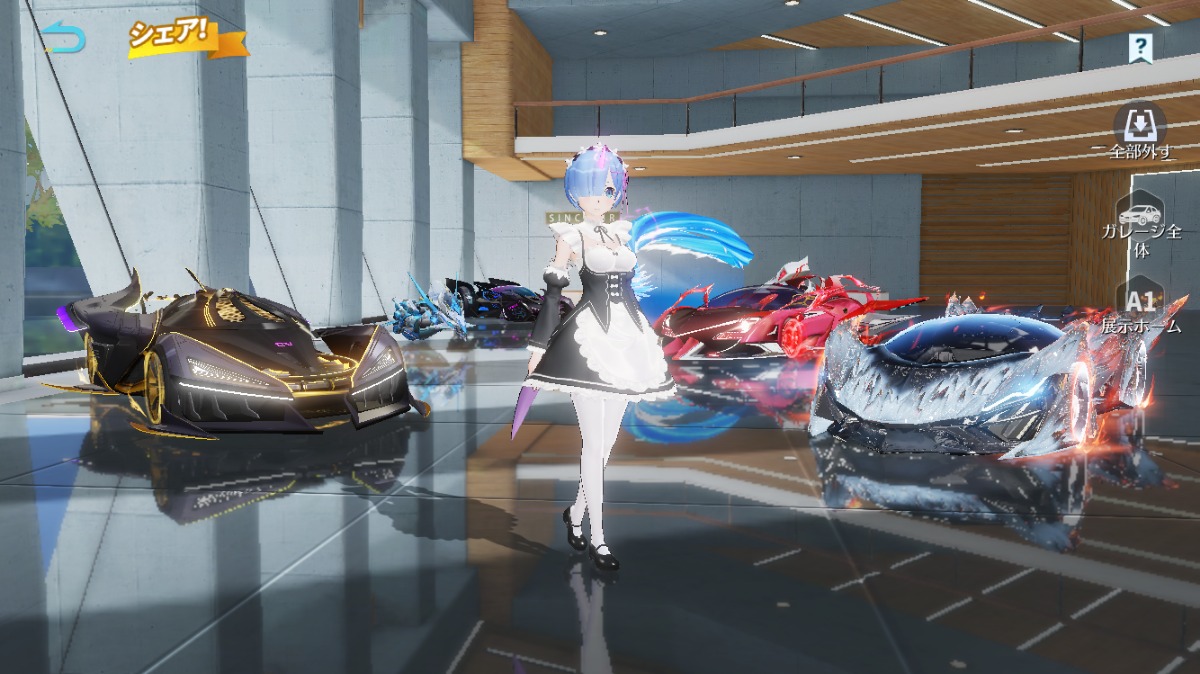The width and height of the screenshot is (1200, 674).
Task: Show the ガレージ全体 garage view
Action: [x=1141, y=225]
